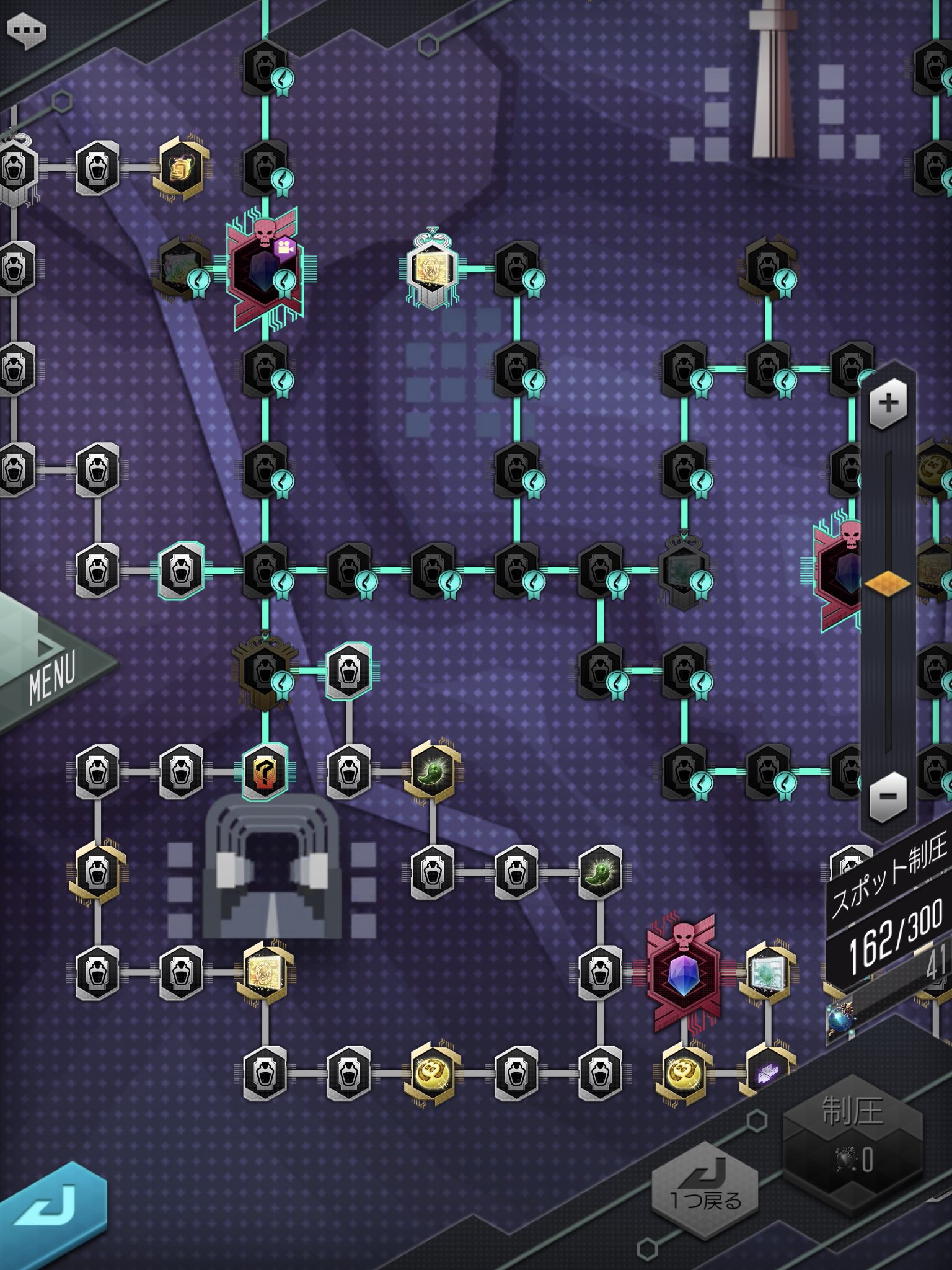Zoom in with the plus button

click(888, 404)
